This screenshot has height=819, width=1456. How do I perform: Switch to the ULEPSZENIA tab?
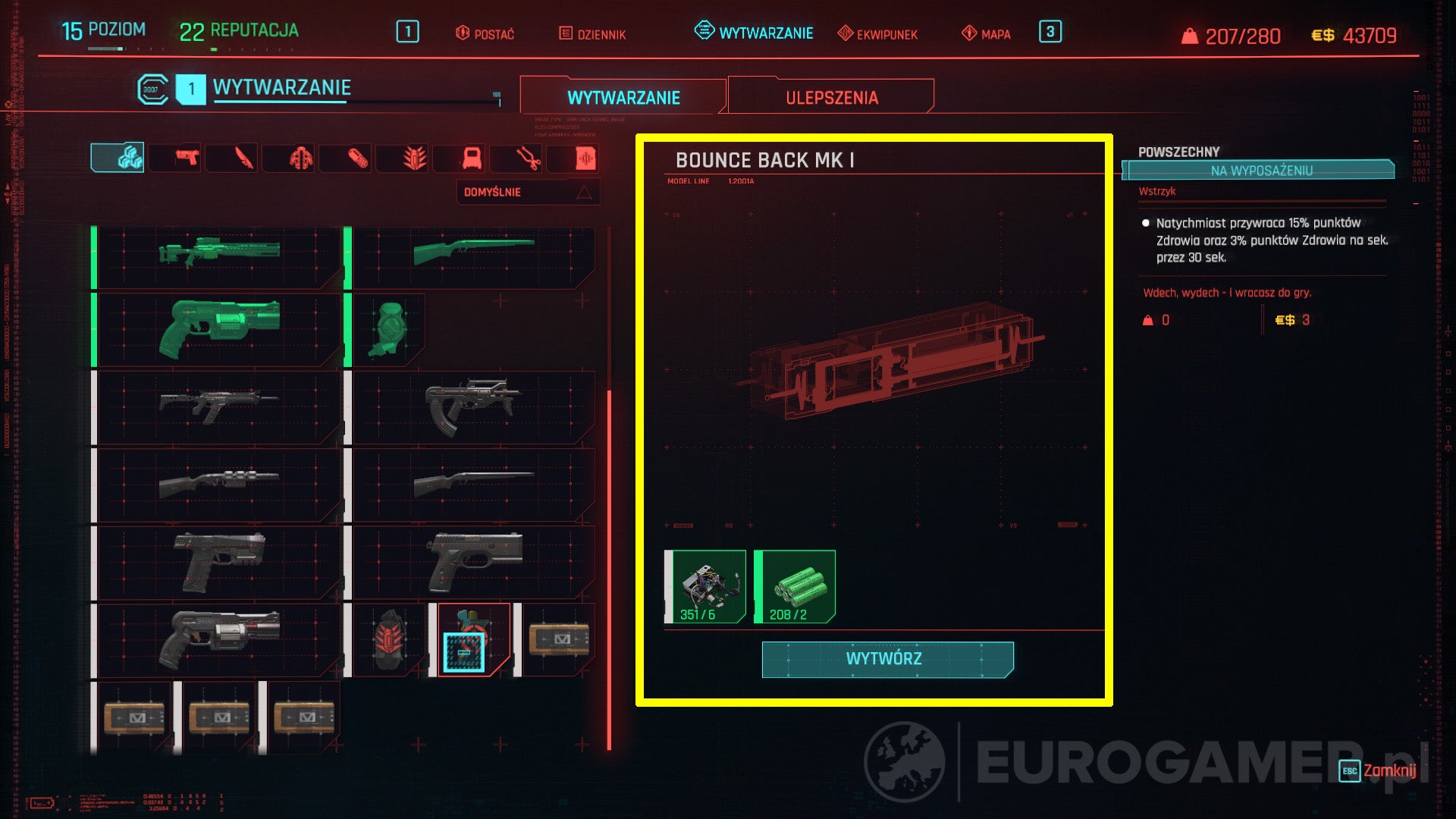point(831,96)
